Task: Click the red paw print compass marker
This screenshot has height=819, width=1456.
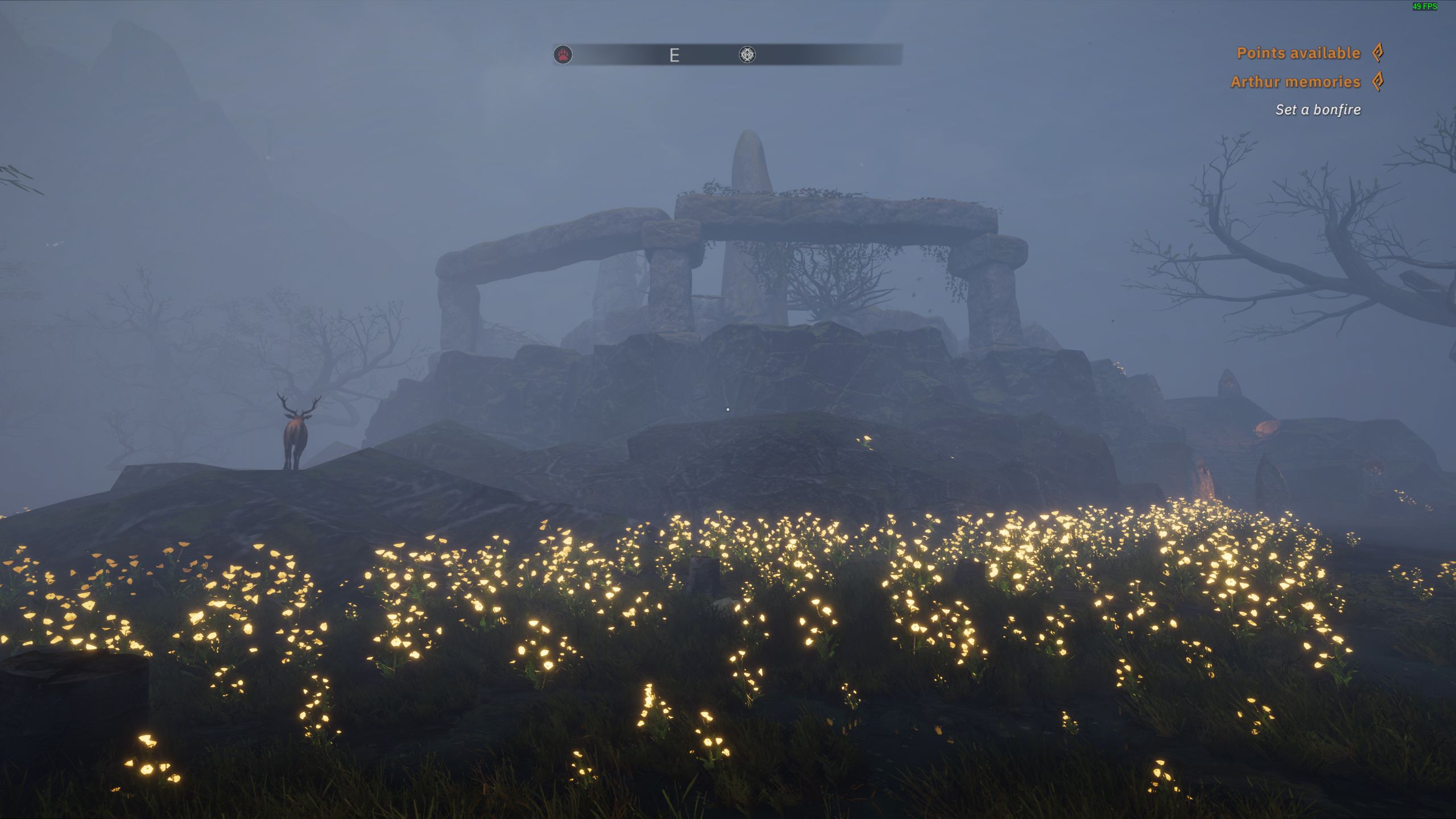Action: pyautogui.click(x=563, y=55)
